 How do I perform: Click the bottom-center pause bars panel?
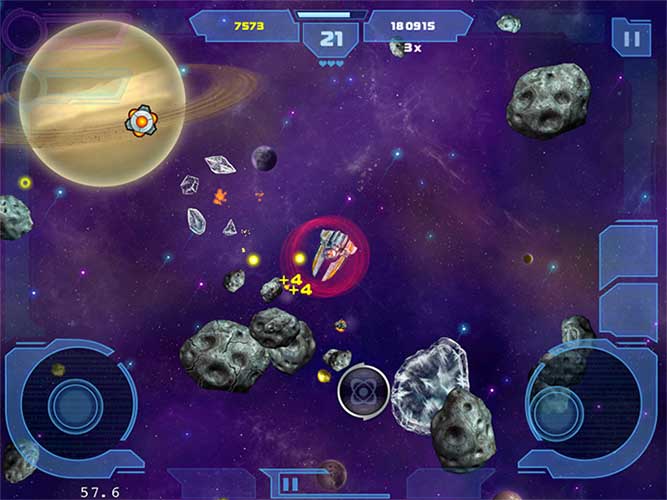click(x=289, y=484)
